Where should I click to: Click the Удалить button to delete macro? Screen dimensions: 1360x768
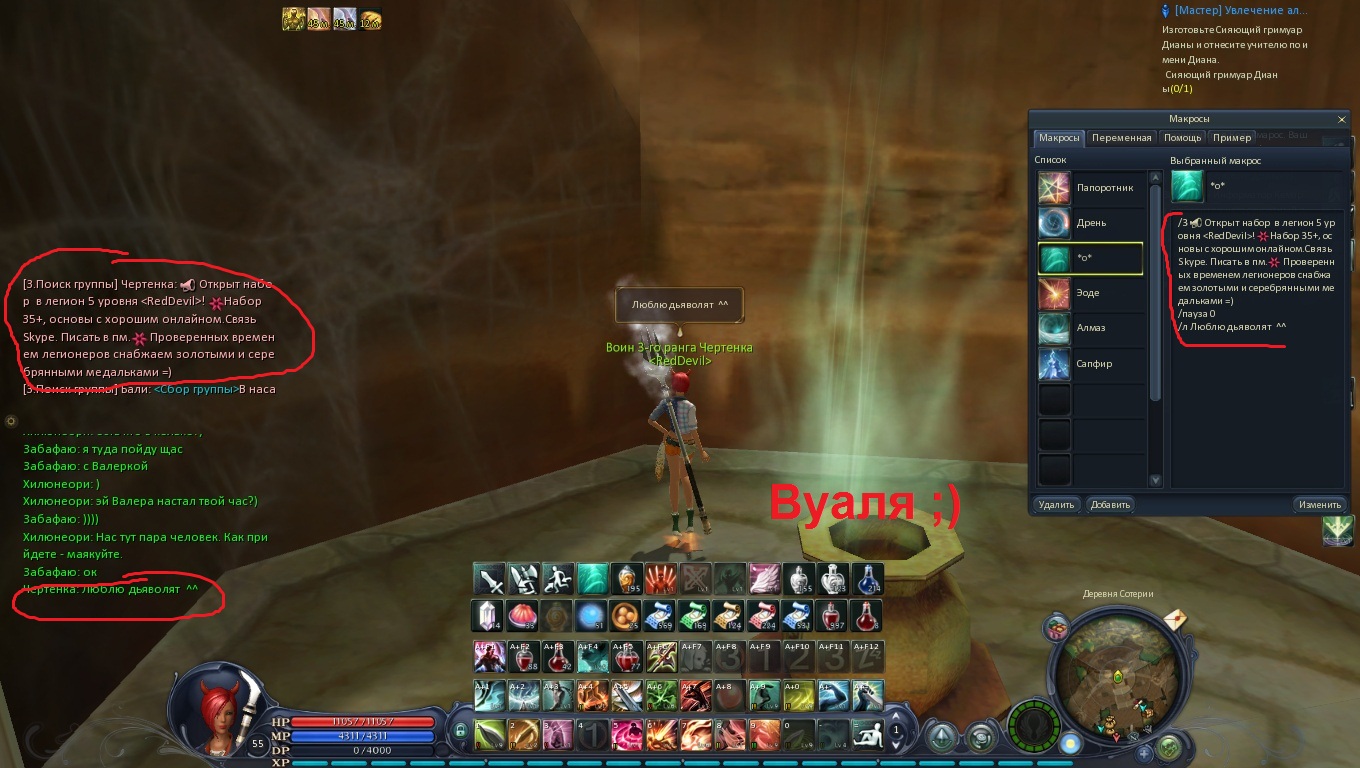[1056, 504]
